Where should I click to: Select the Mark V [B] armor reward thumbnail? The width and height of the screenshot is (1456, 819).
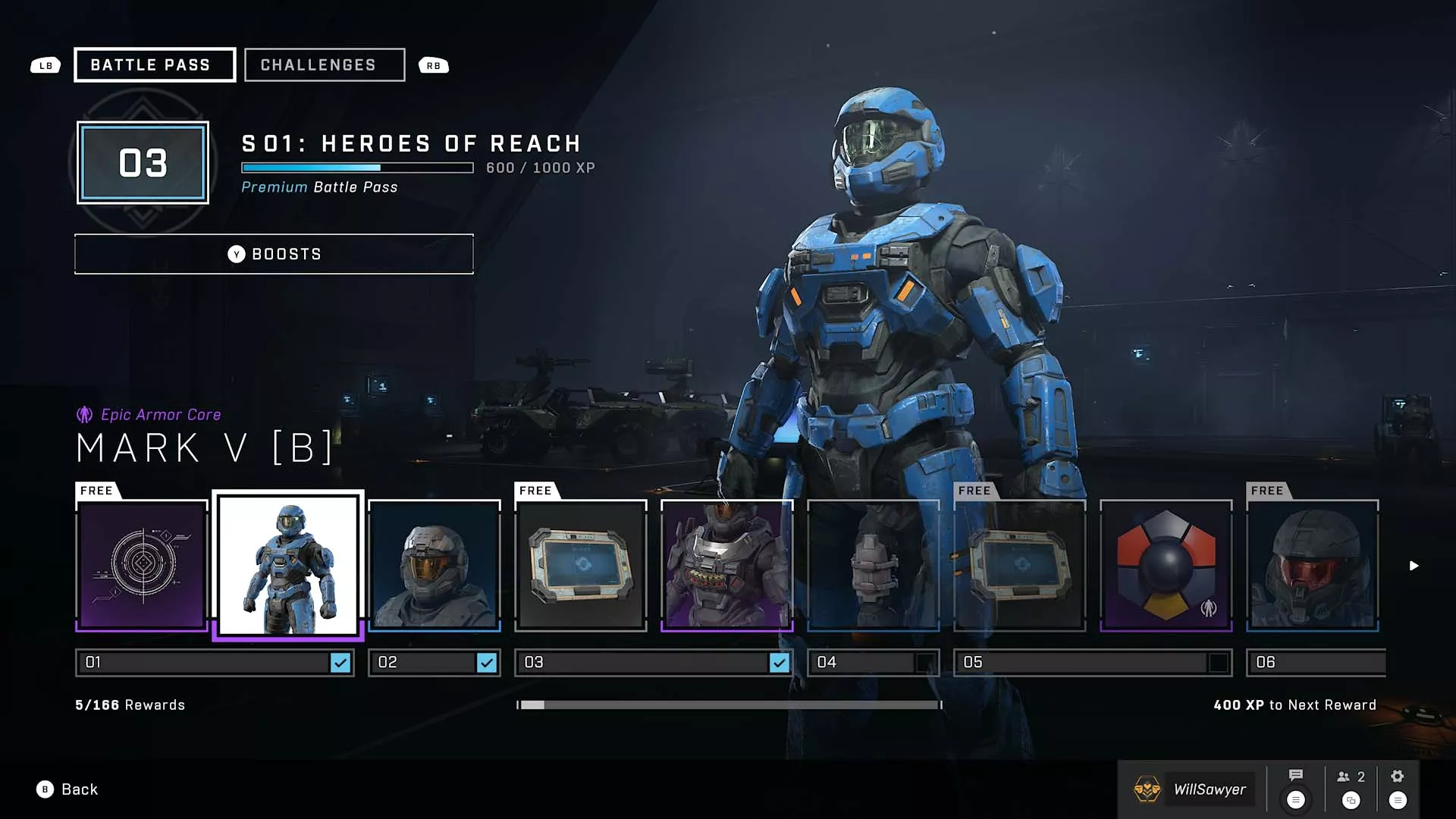point(289,565)
